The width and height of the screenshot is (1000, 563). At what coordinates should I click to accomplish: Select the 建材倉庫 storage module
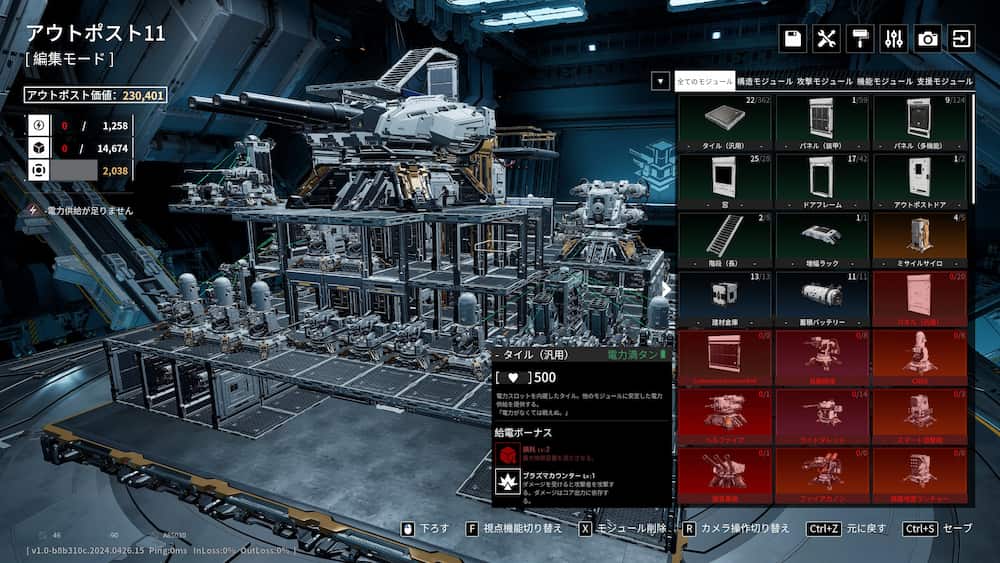point(725,297)
